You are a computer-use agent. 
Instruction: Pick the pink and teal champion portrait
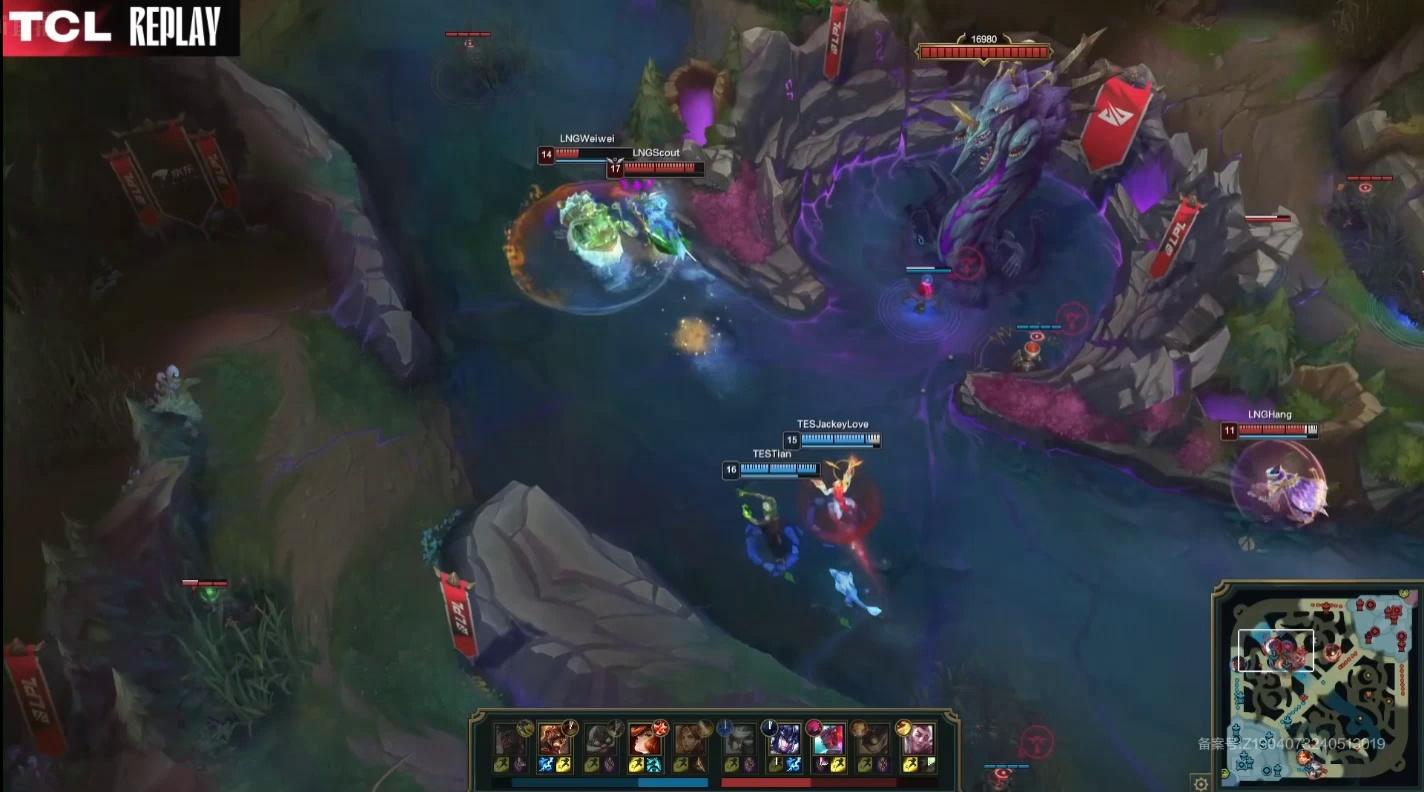[830, 740]
